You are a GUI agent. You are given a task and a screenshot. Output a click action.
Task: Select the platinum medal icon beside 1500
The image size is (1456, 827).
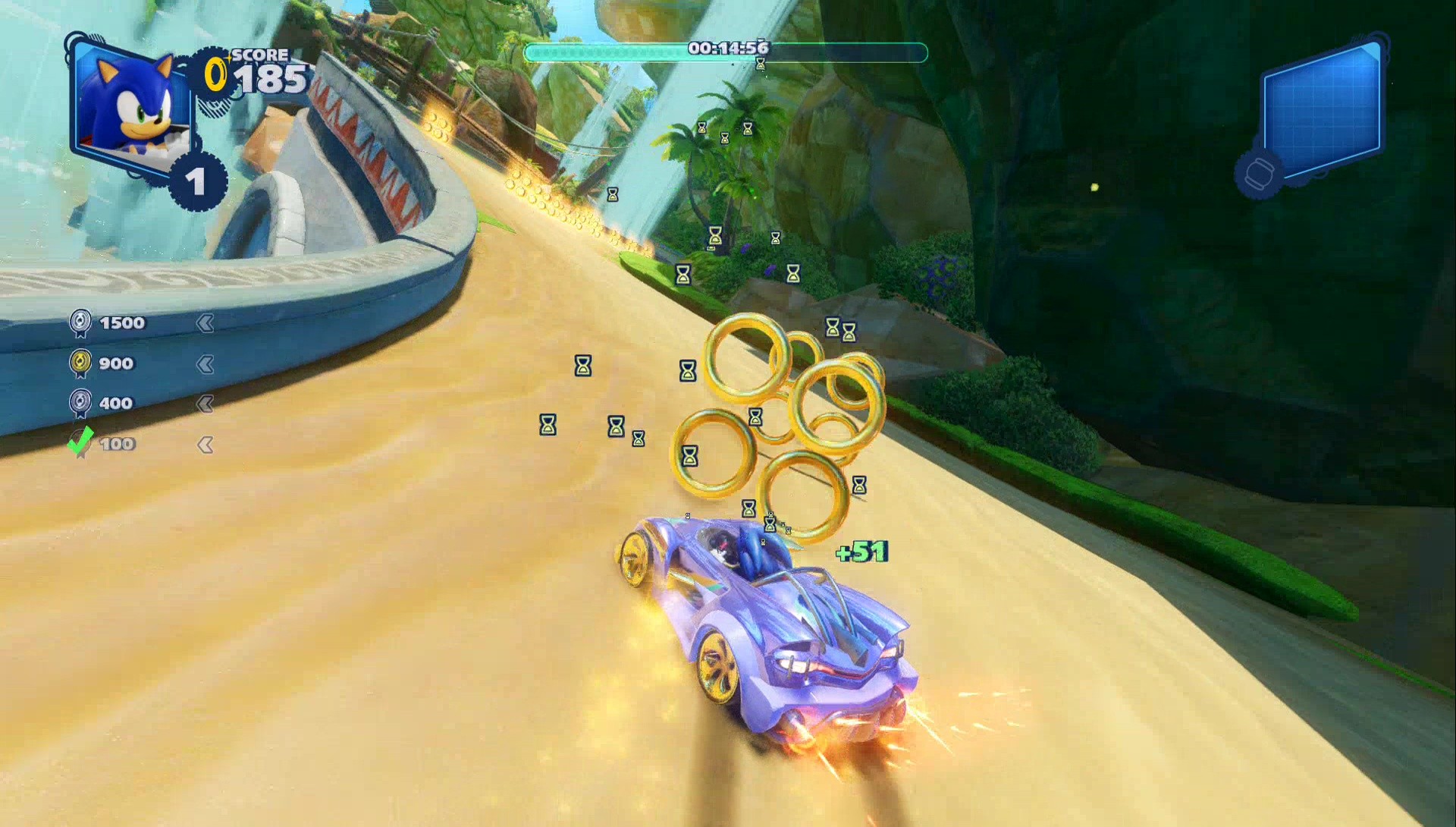point(80,322)
